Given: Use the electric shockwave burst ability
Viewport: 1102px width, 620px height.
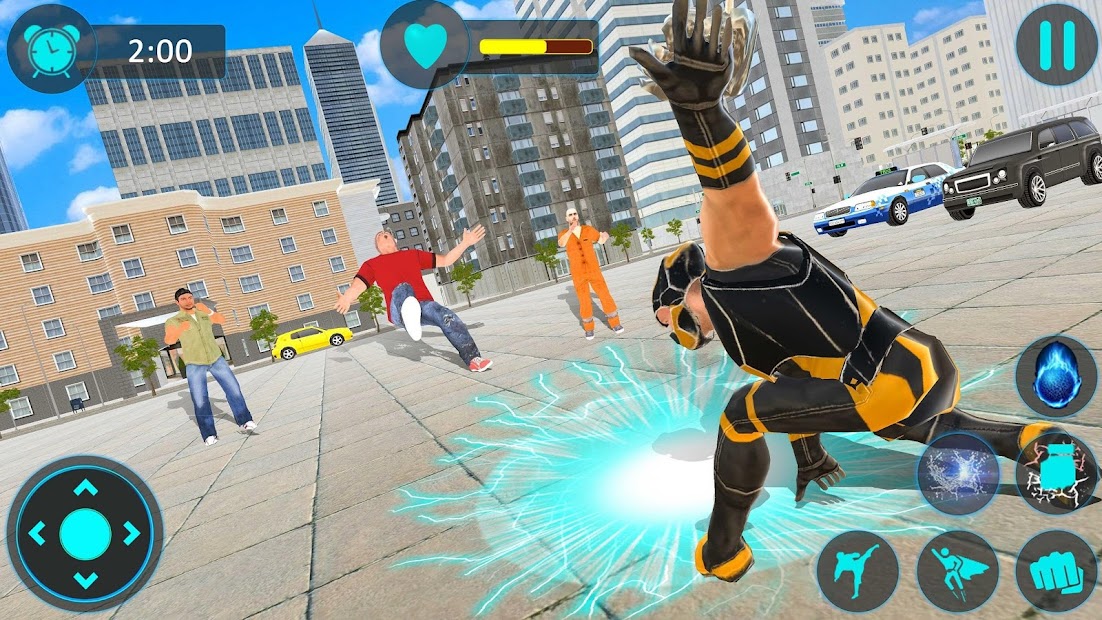Looking at the screenshot, I should pos(959,474).
